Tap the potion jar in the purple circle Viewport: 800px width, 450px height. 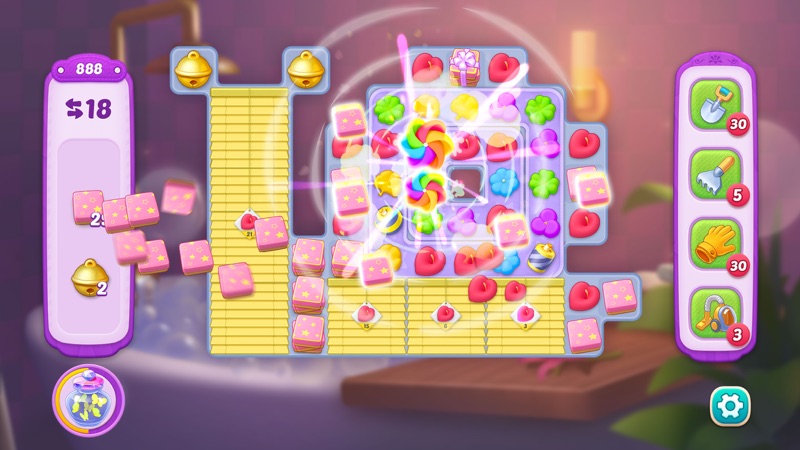pos(88,399)
